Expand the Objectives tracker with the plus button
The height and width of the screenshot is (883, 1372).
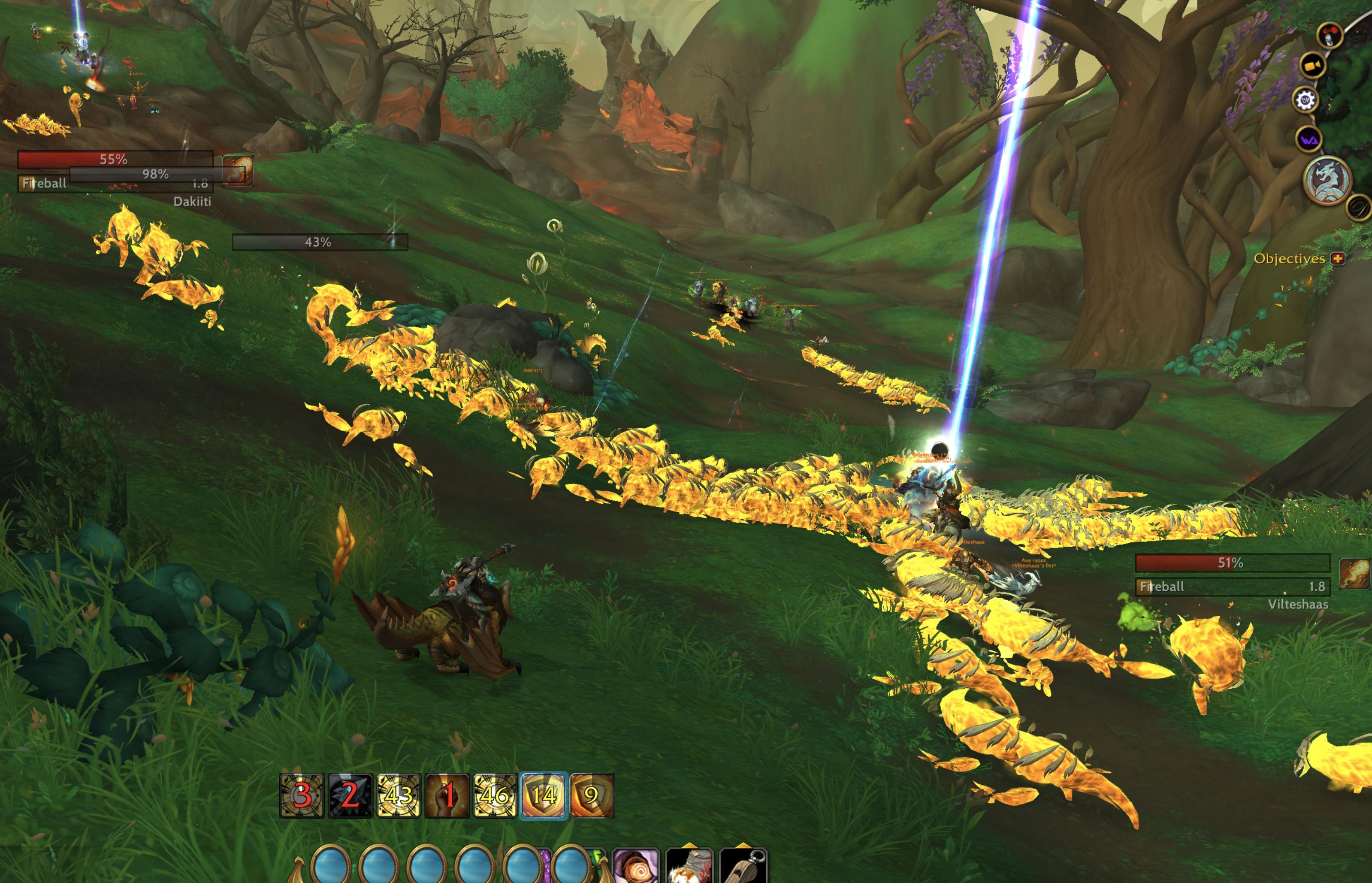pos(1338,259)
